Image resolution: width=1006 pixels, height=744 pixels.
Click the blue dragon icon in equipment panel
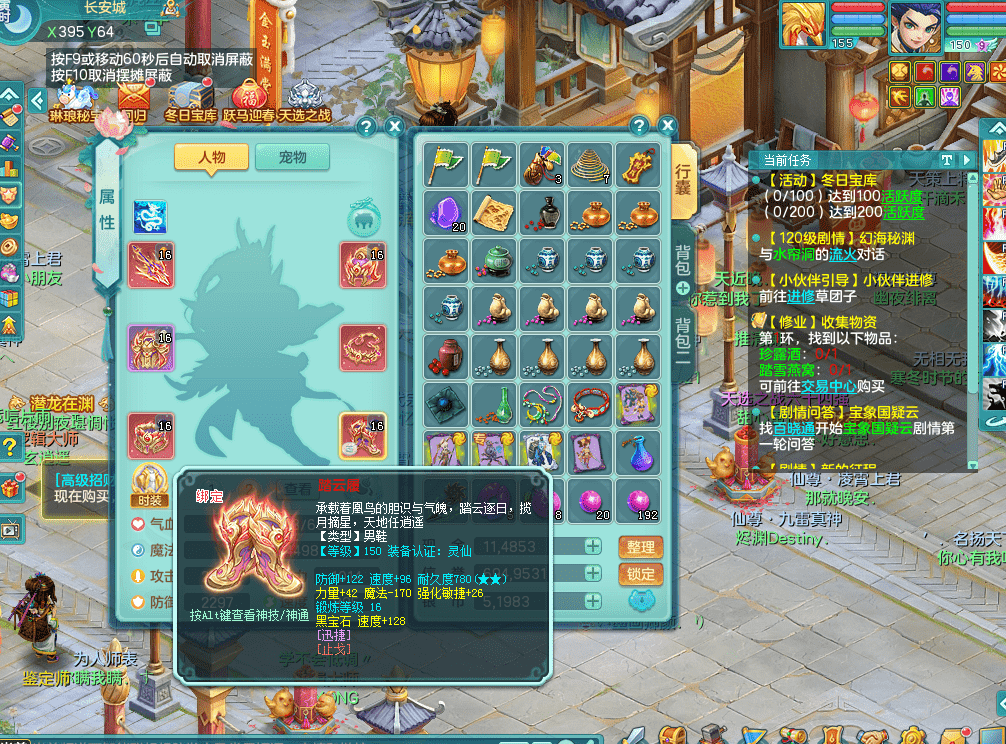coord(150,216)
